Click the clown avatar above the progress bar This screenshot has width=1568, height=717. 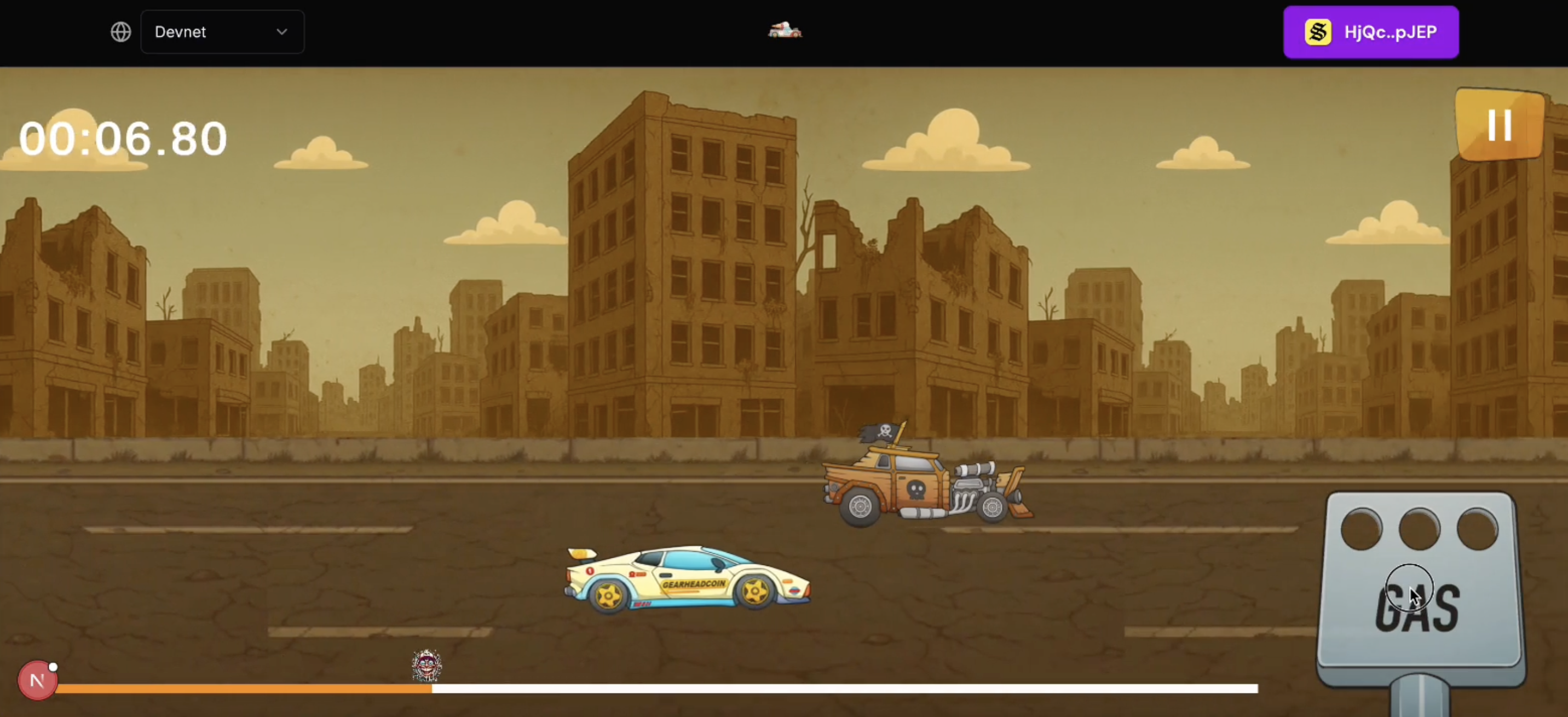click(426, 664)
